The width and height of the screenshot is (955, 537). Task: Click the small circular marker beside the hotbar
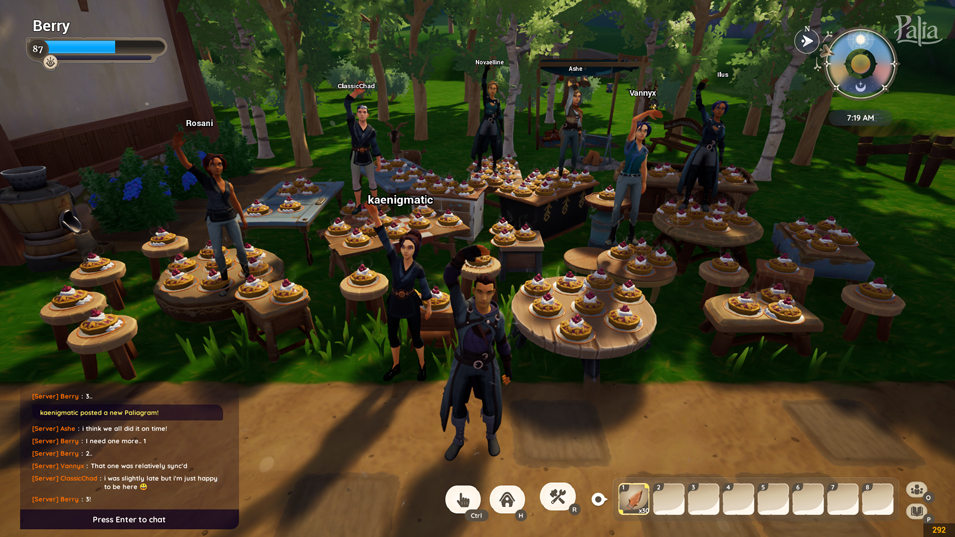click(598, 499)
